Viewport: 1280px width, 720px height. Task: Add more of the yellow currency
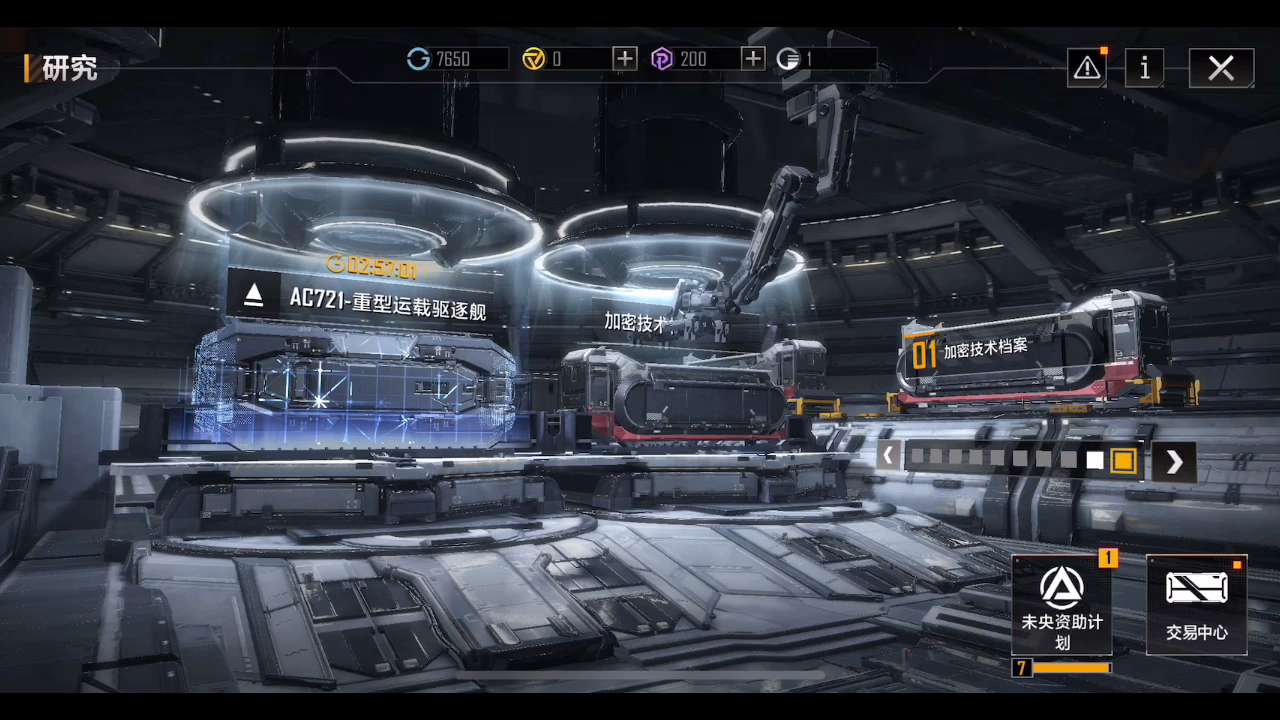(x=625, y=59)
